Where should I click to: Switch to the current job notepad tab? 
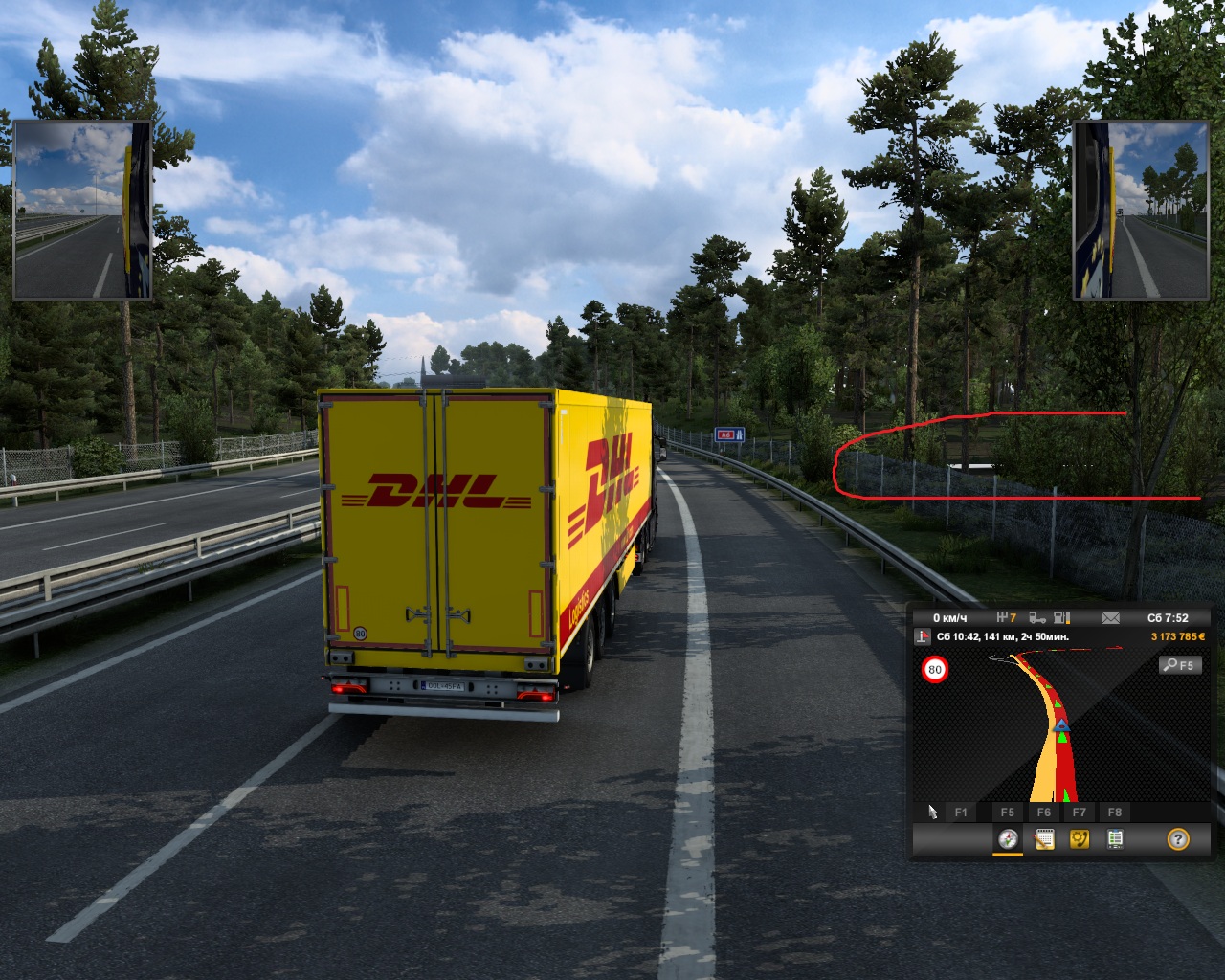pyautogui.click(x=1044, y=839)
